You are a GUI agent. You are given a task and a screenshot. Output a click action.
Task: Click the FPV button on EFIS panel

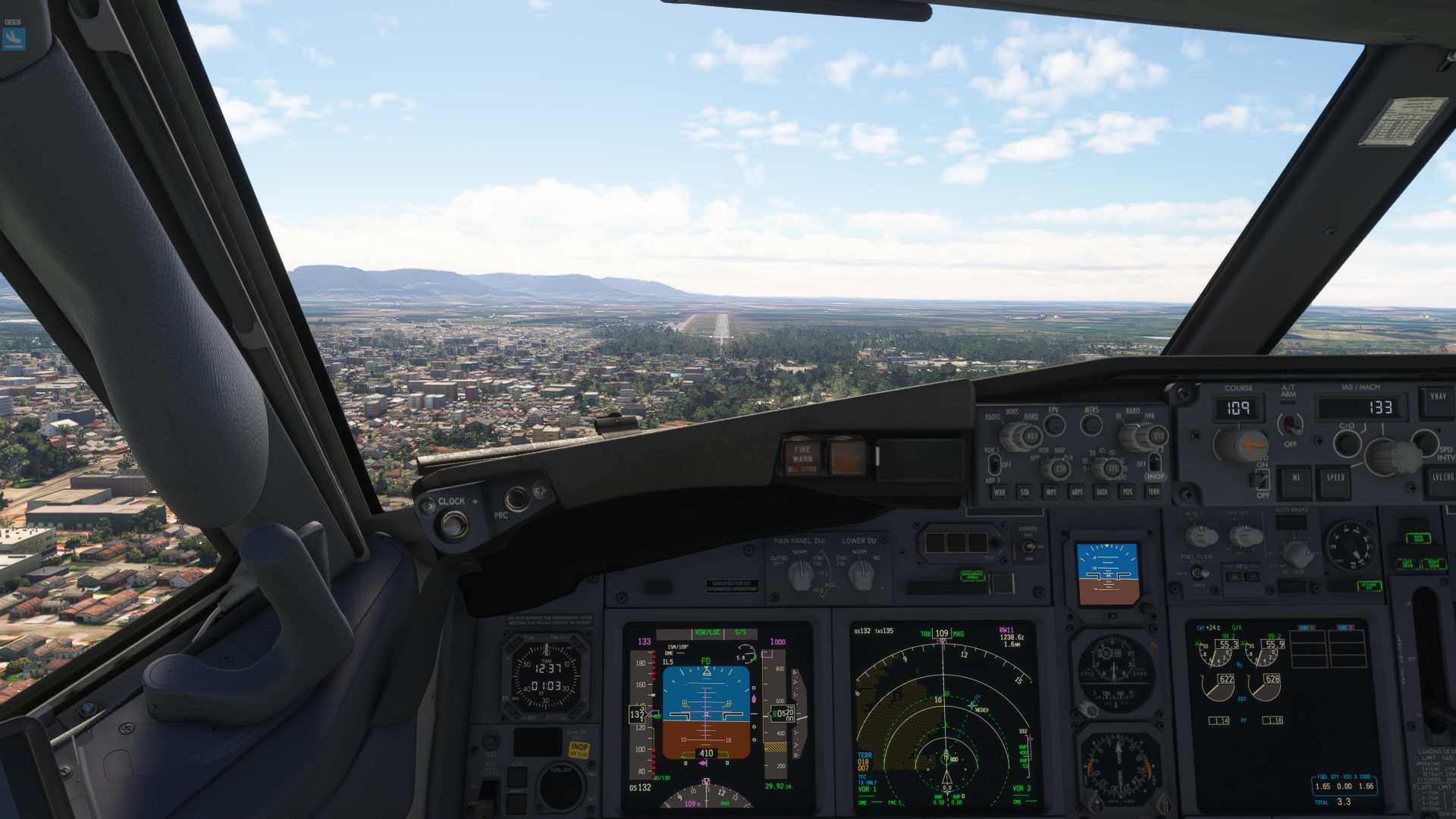[x=1054, y=425]
